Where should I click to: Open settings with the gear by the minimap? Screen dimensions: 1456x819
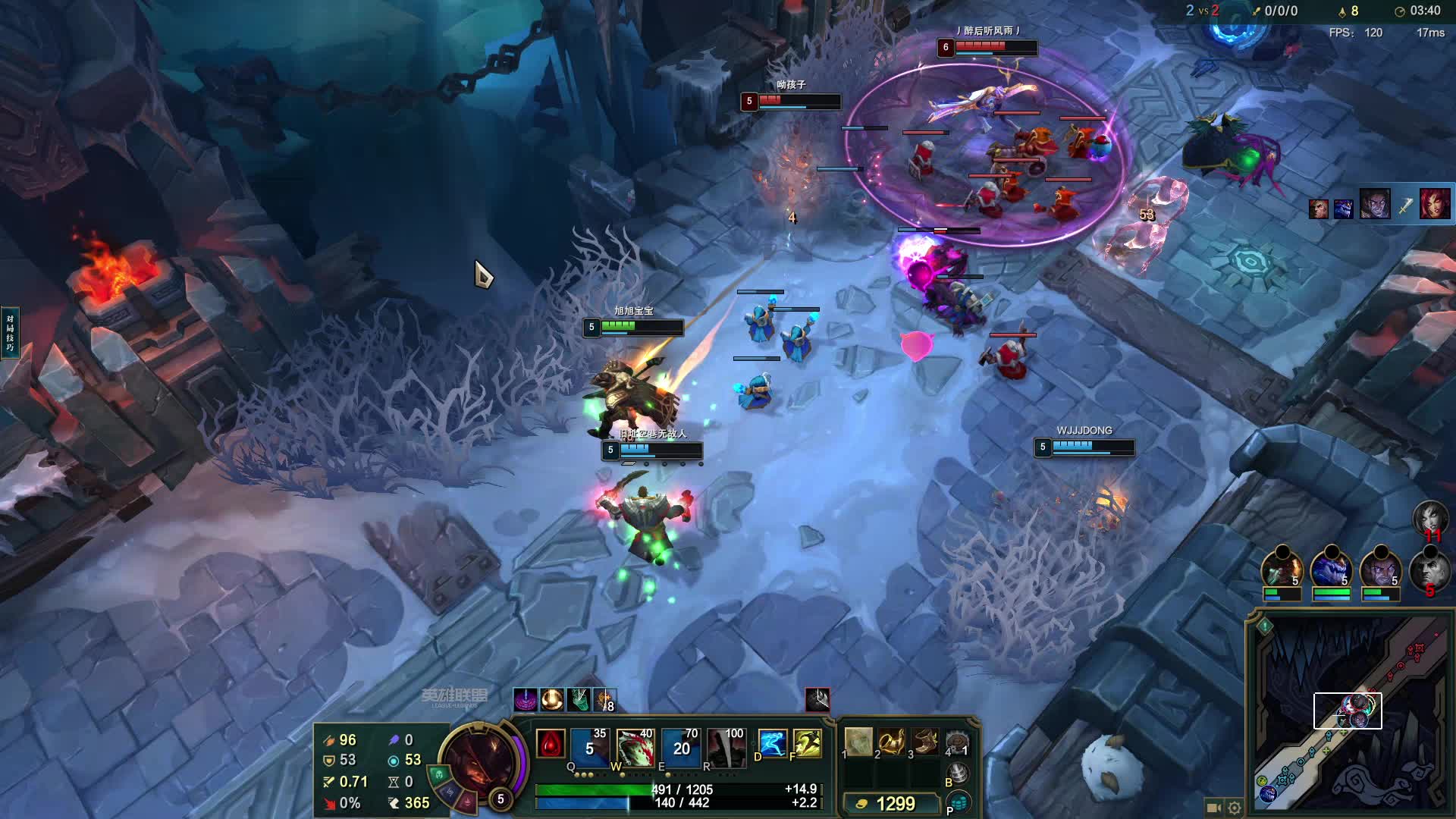1235,808
